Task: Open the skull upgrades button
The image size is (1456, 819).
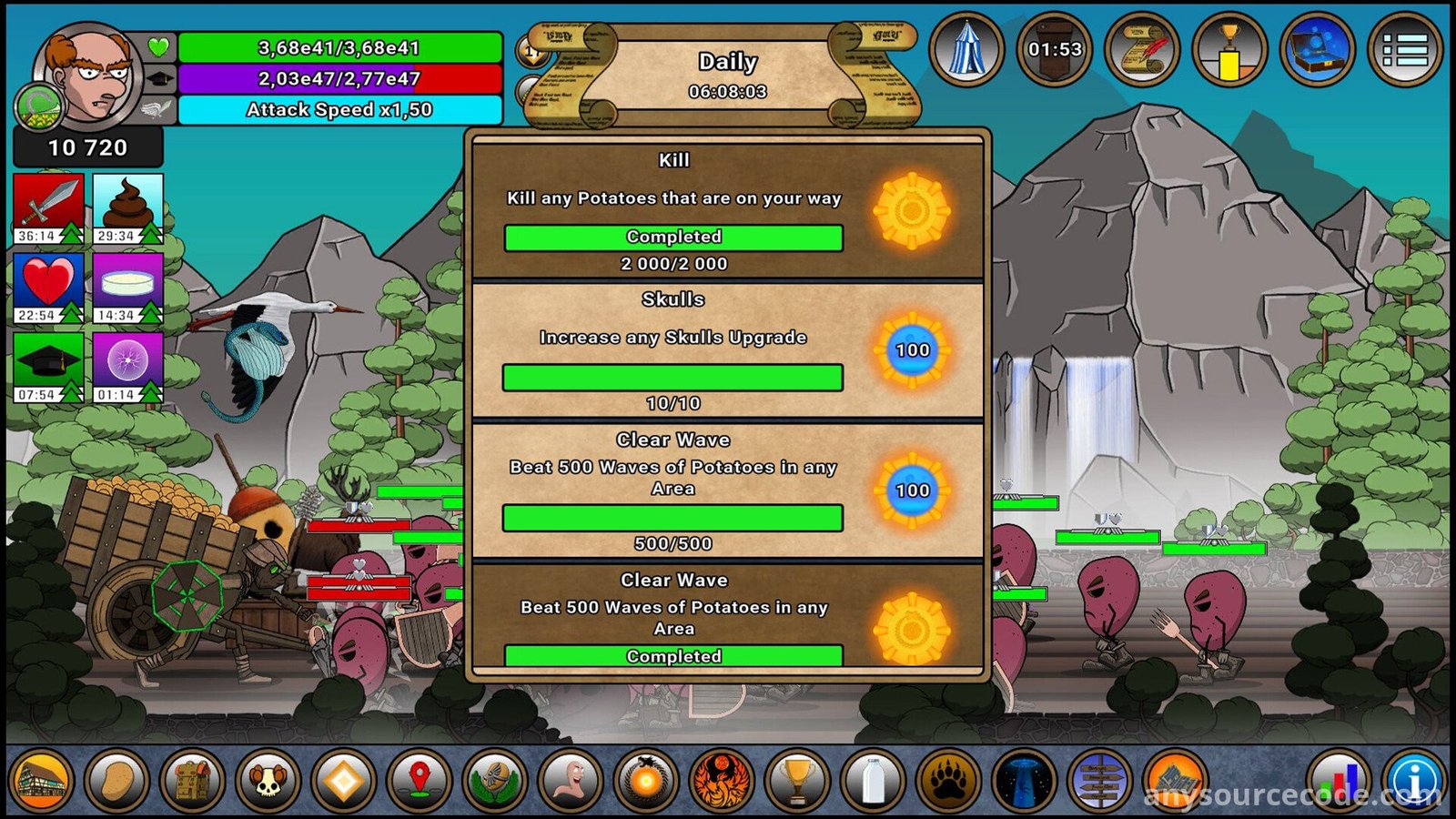Action: (268, 781)
